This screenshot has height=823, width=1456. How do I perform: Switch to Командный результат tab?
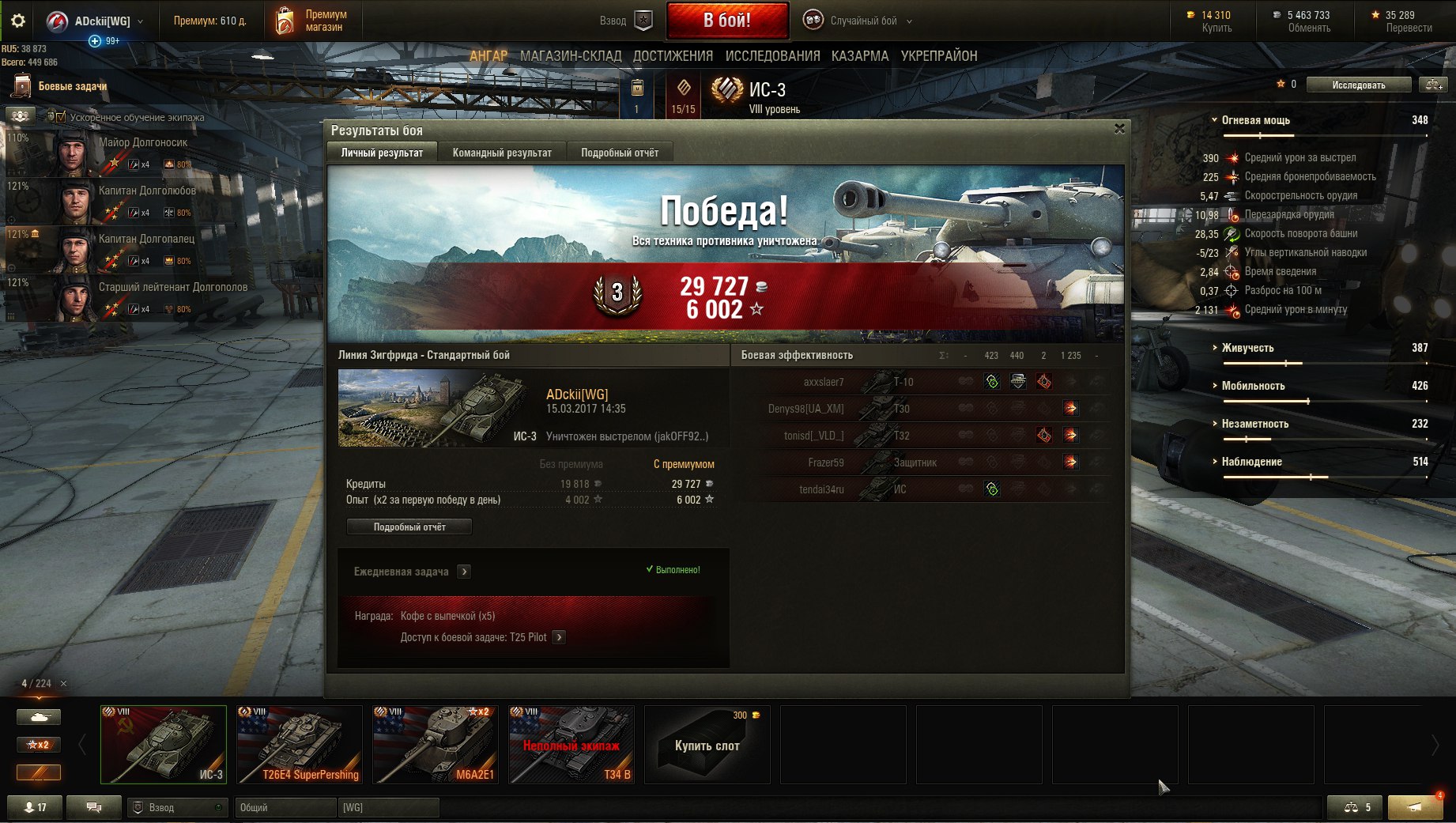[x=502, y=153]
